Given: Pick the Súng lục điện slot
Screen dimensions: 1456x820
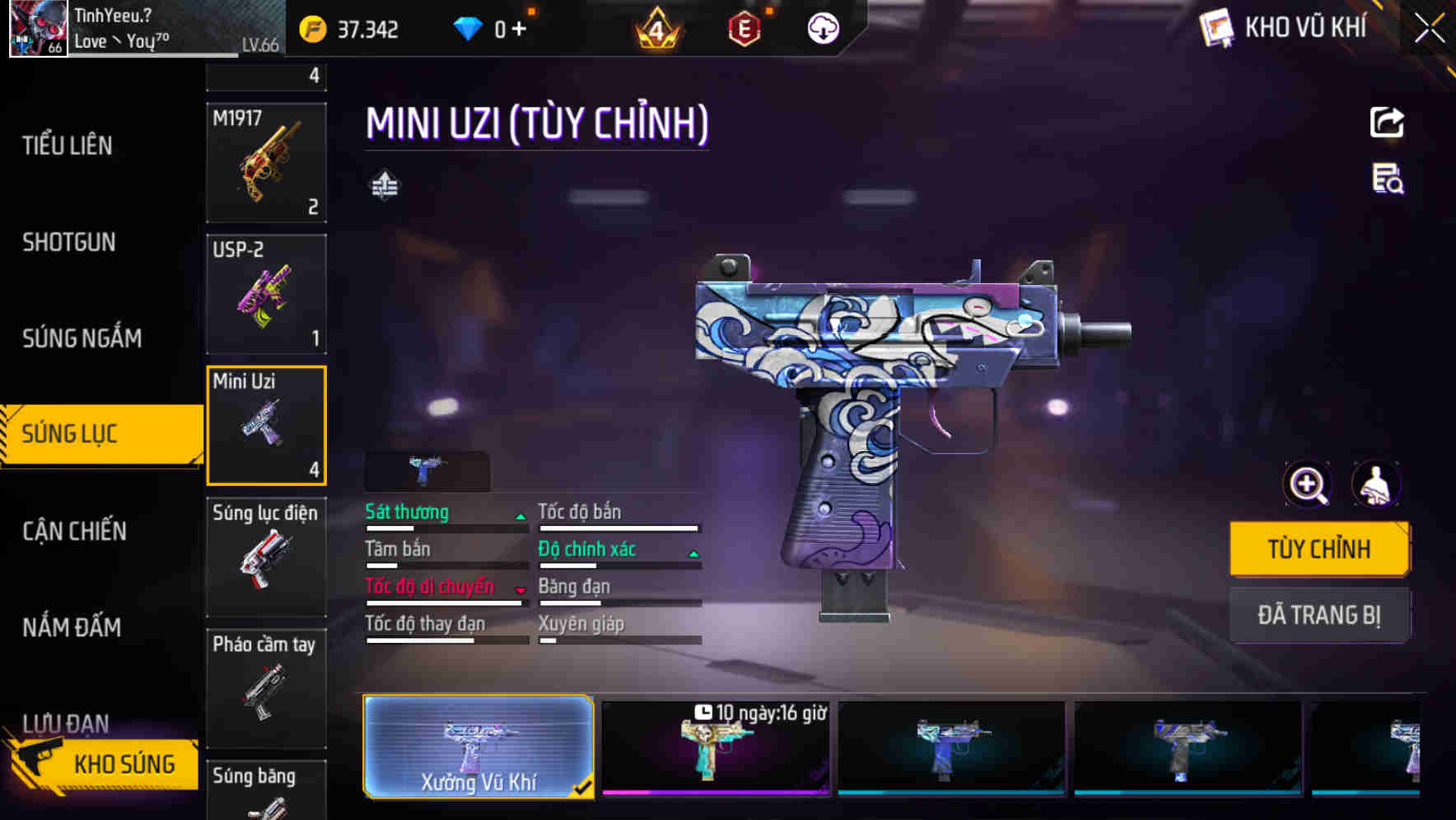Looking at the screenshot, I should [x=266, y=557].
